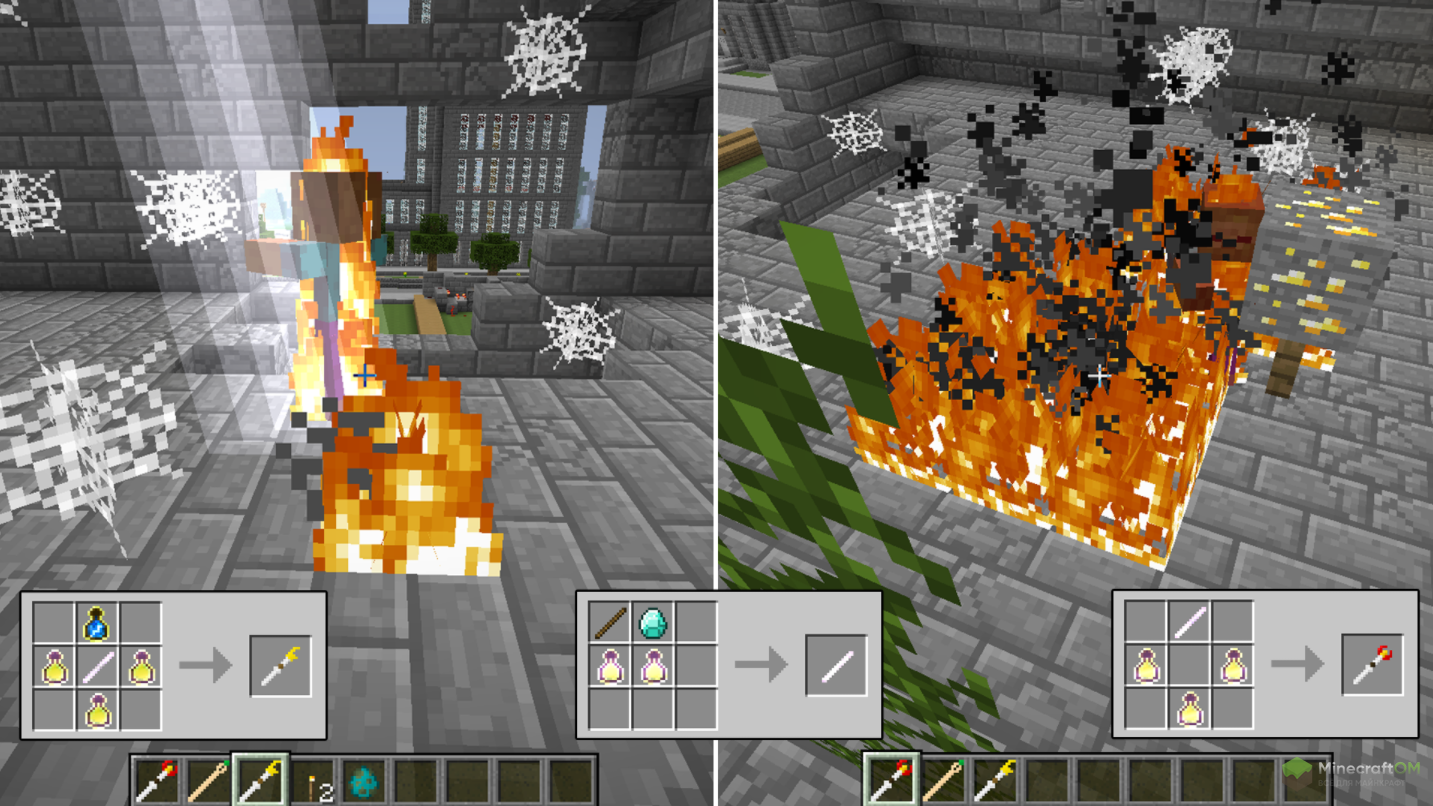This screenshot has width=1433, height=806.
Task: Take the yellow-tipped wand from the recipe output
Action: pos(280,666)
